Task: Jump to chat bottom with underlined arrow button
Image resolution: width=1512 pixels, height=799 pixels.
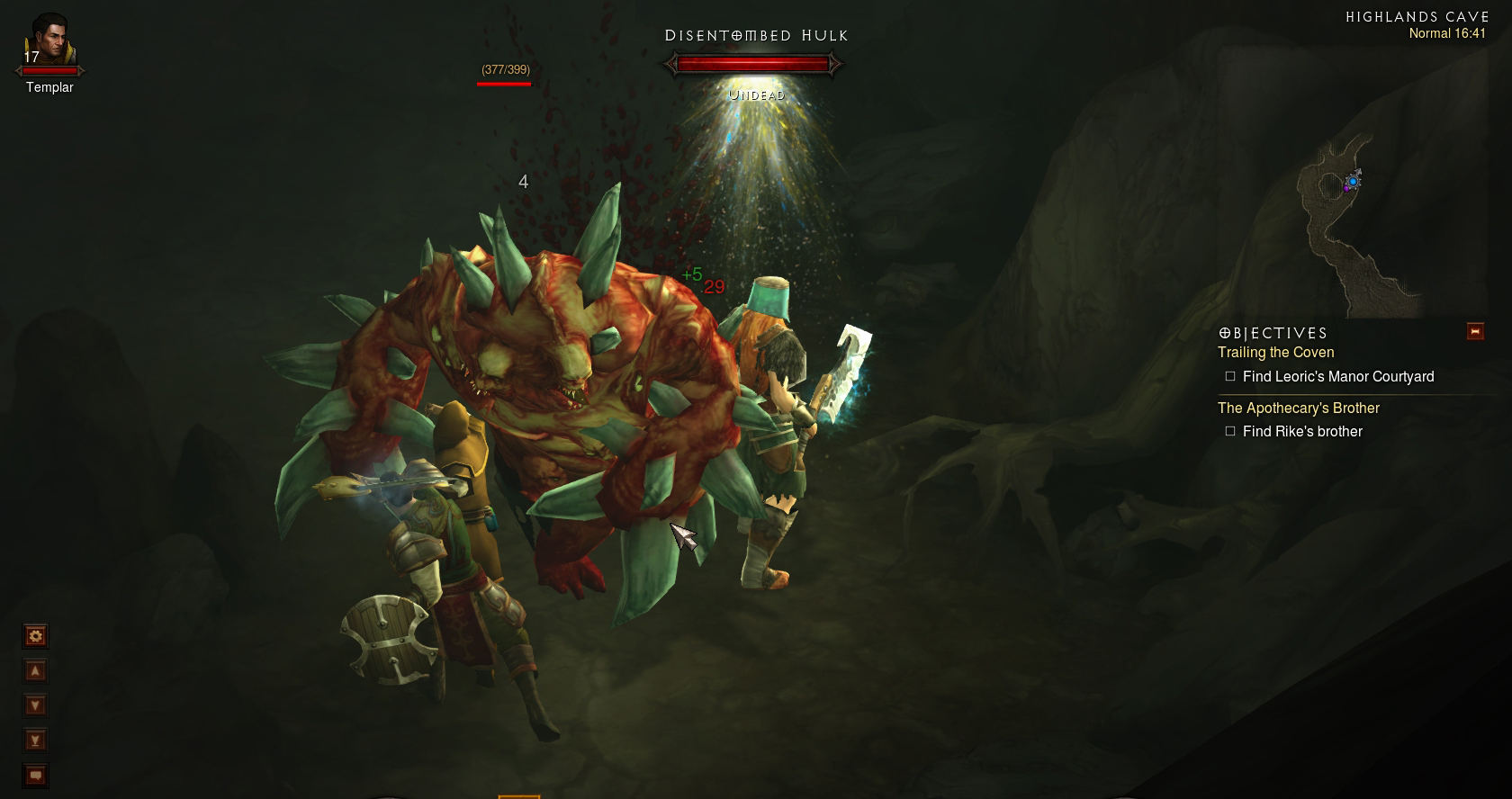Action: pos(35,741)
